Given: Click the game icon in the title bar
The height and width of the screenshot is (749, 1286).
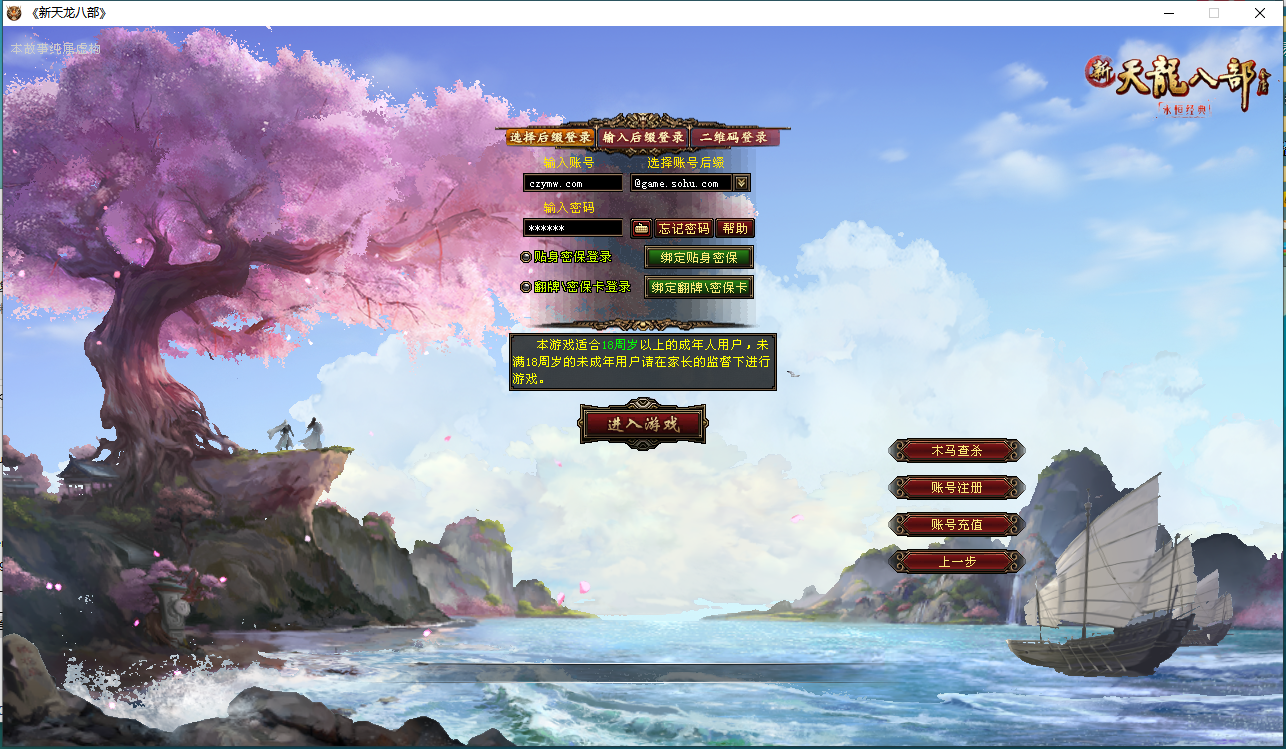Looking at the screenshot, I should (x=13, y=13).
